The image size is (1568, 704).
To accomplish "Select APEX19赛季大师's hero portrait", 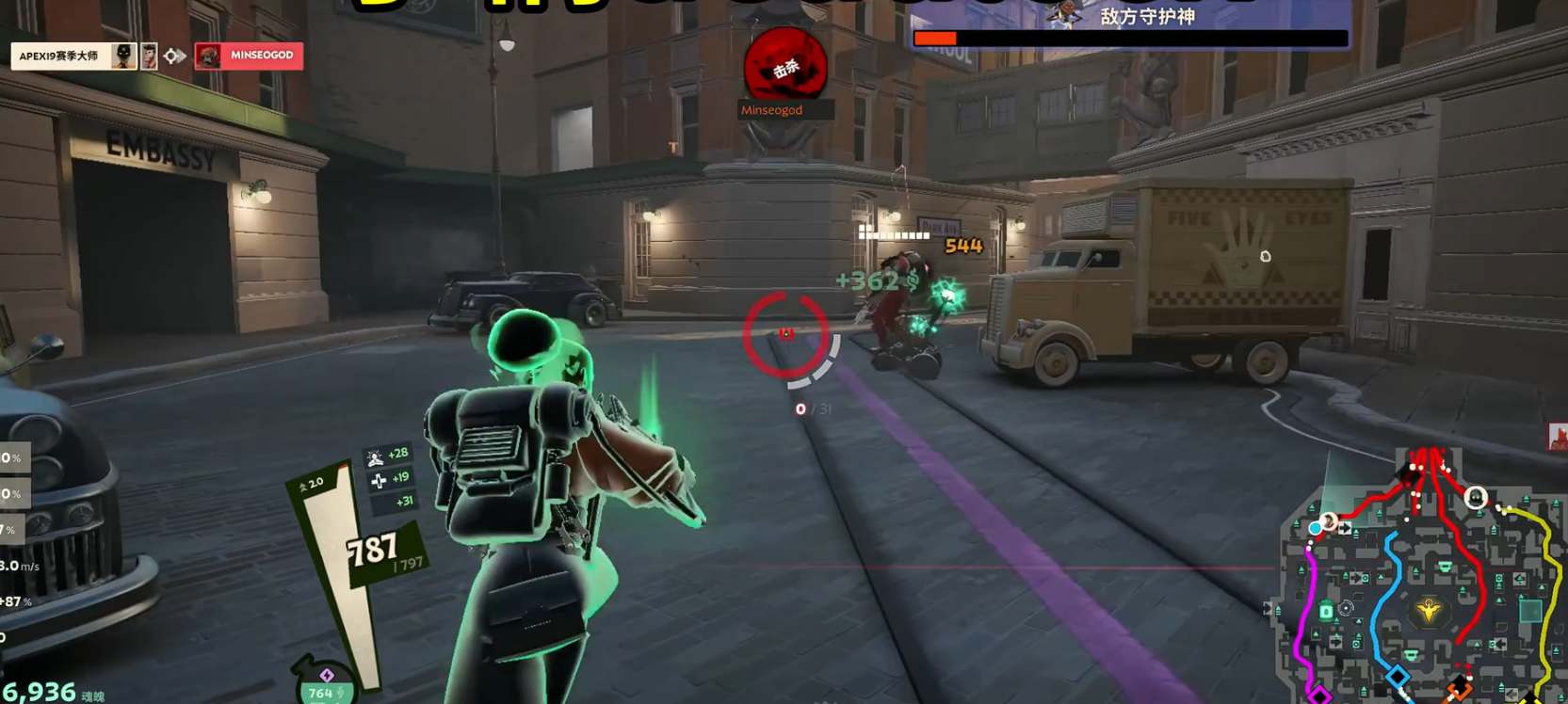I will (x=122, y=56).
